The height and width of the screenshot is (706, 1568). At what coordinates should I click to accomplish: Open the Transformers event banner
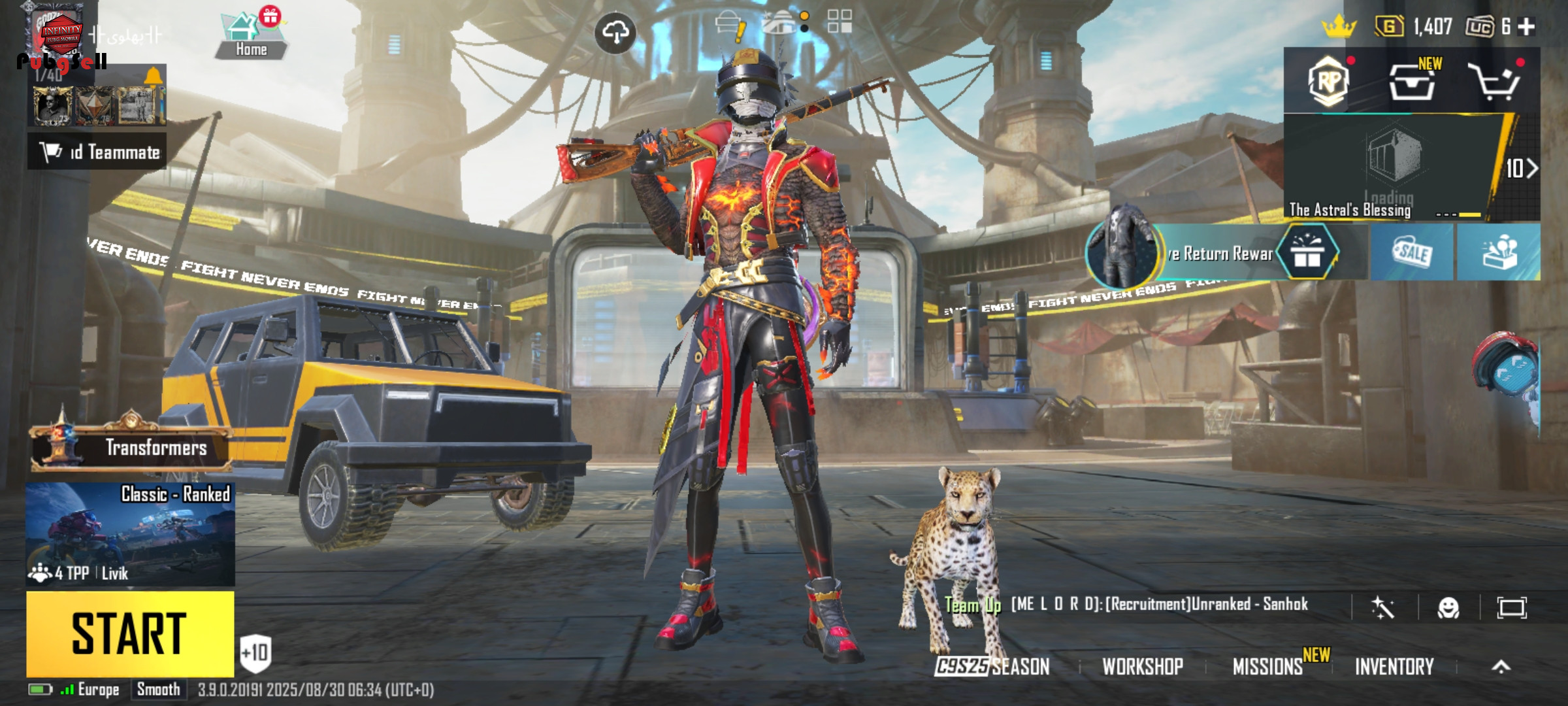coord(131,447)
